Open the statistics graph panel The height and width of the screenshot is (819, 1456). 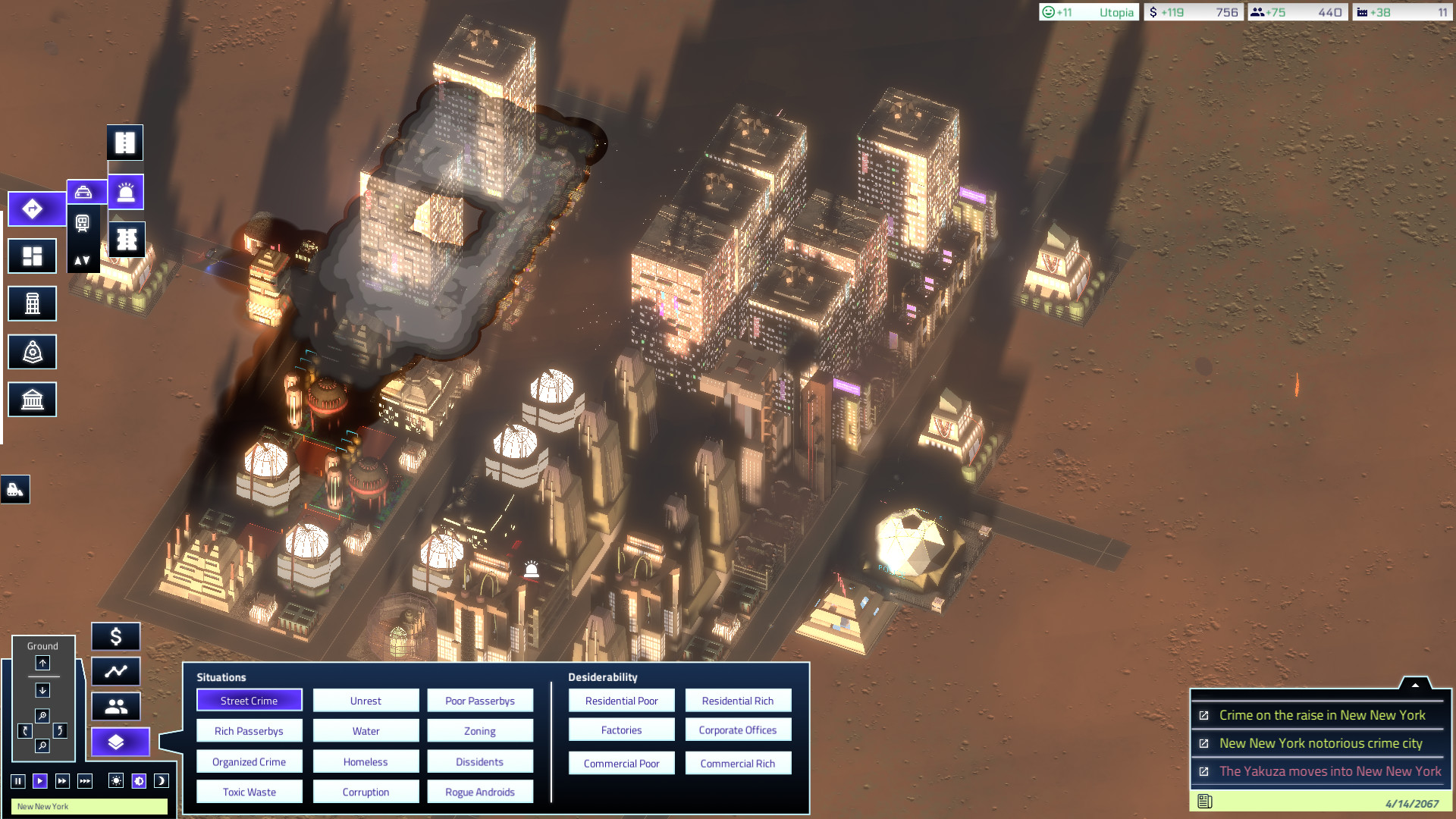point(116,671)
